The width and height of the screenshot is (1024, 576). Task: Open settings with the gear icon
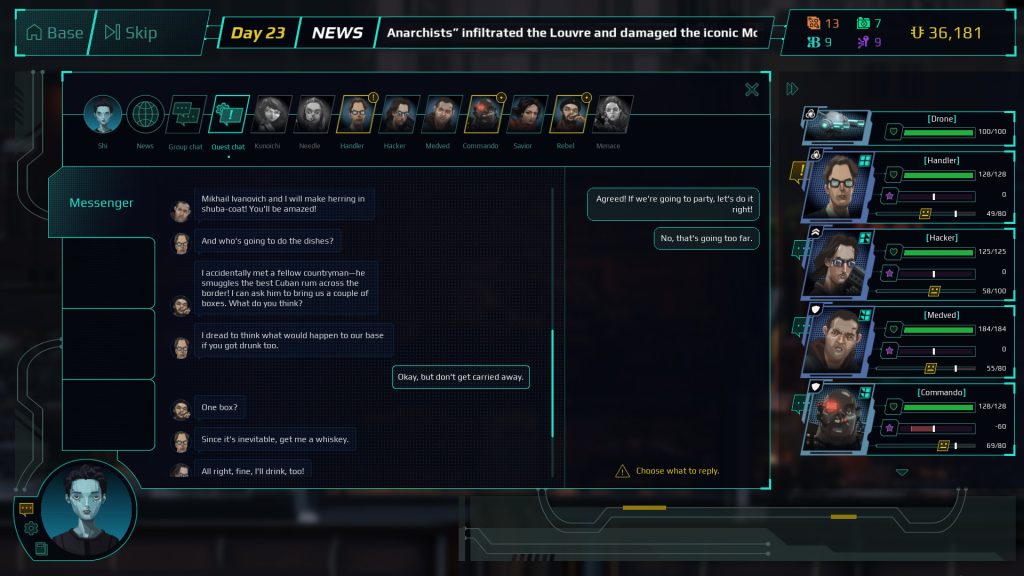click(x=31, y=528)
